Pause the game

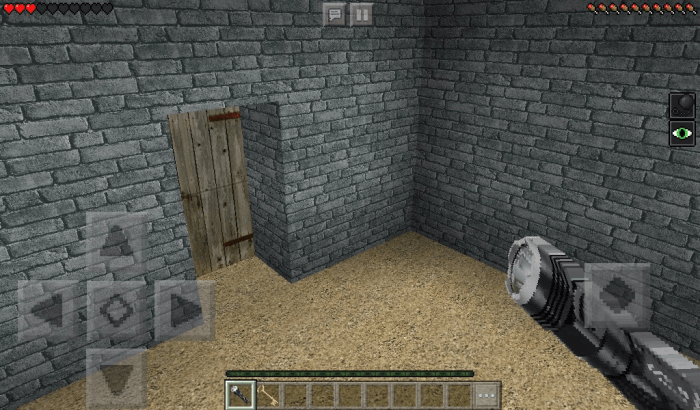click(362, 13)
